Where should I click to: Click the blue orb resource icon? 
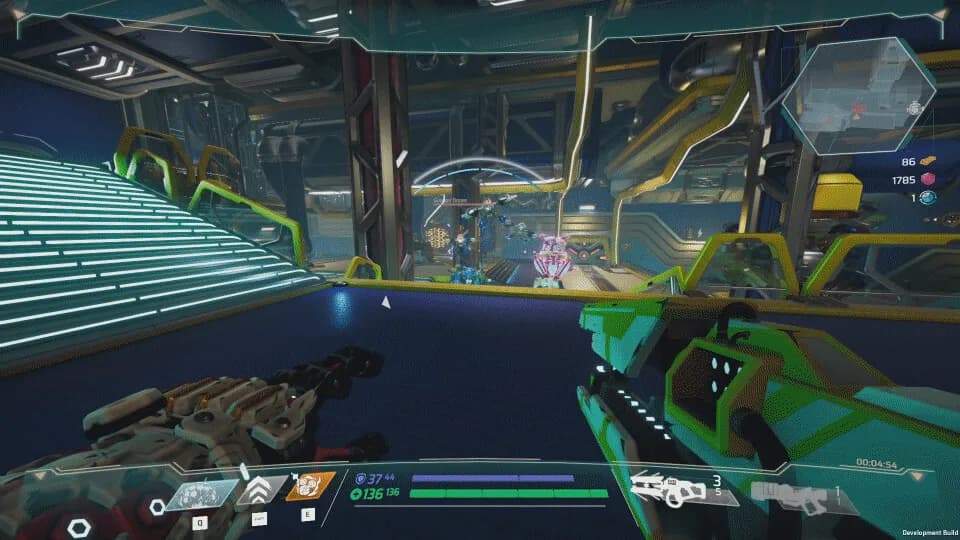[x=927, y=197]
